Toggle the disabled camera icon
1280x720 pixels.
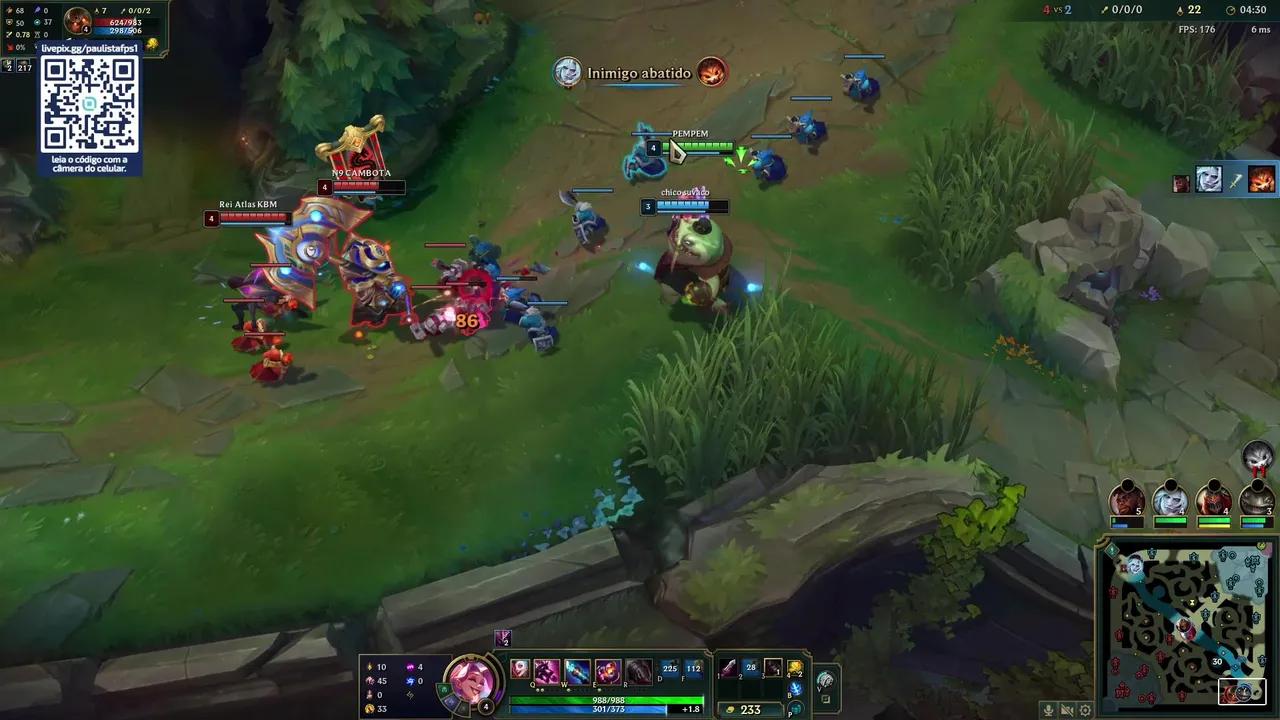[x=1066, y=710]
